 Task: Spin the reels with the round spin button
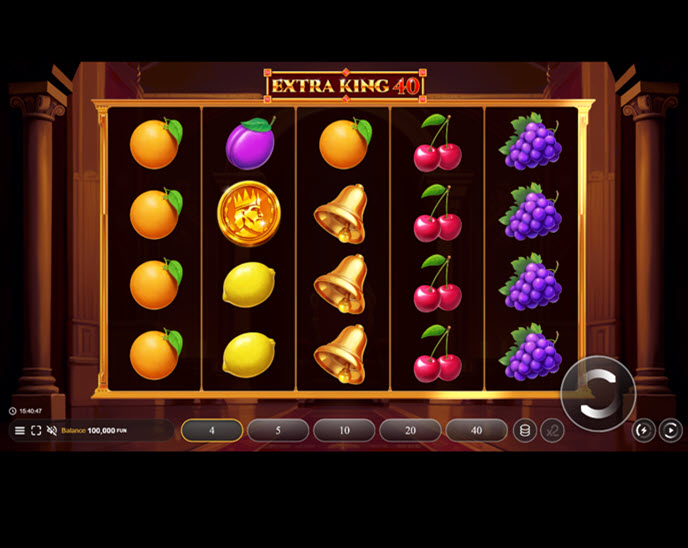coord(598,393)
